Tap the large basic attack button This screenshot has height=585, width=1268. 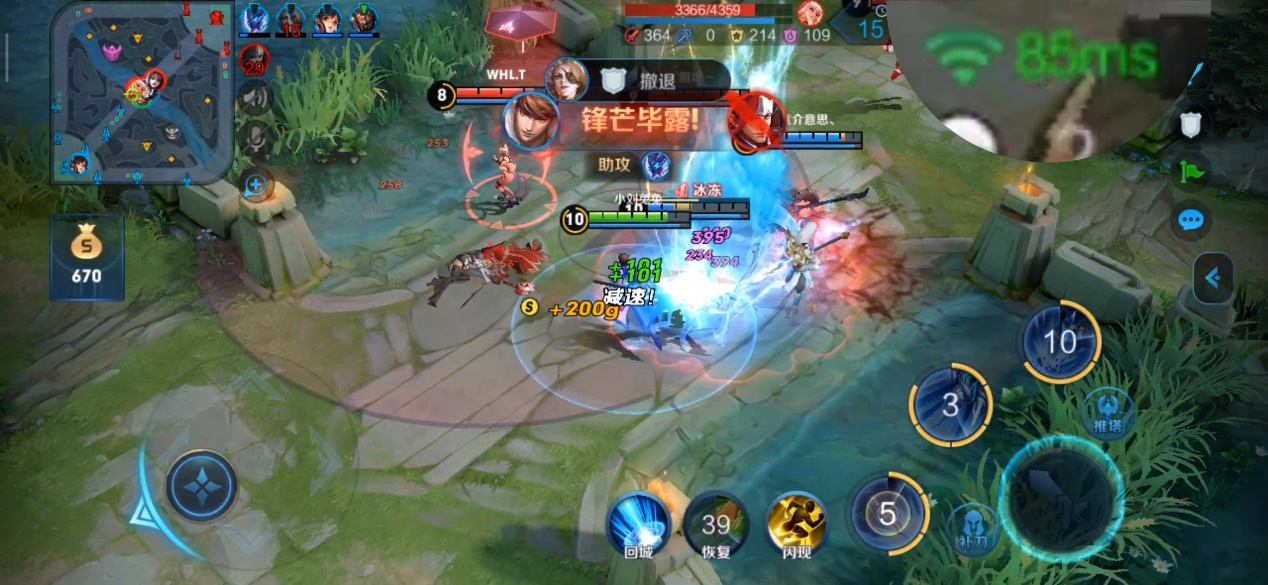click(1061, 499)
